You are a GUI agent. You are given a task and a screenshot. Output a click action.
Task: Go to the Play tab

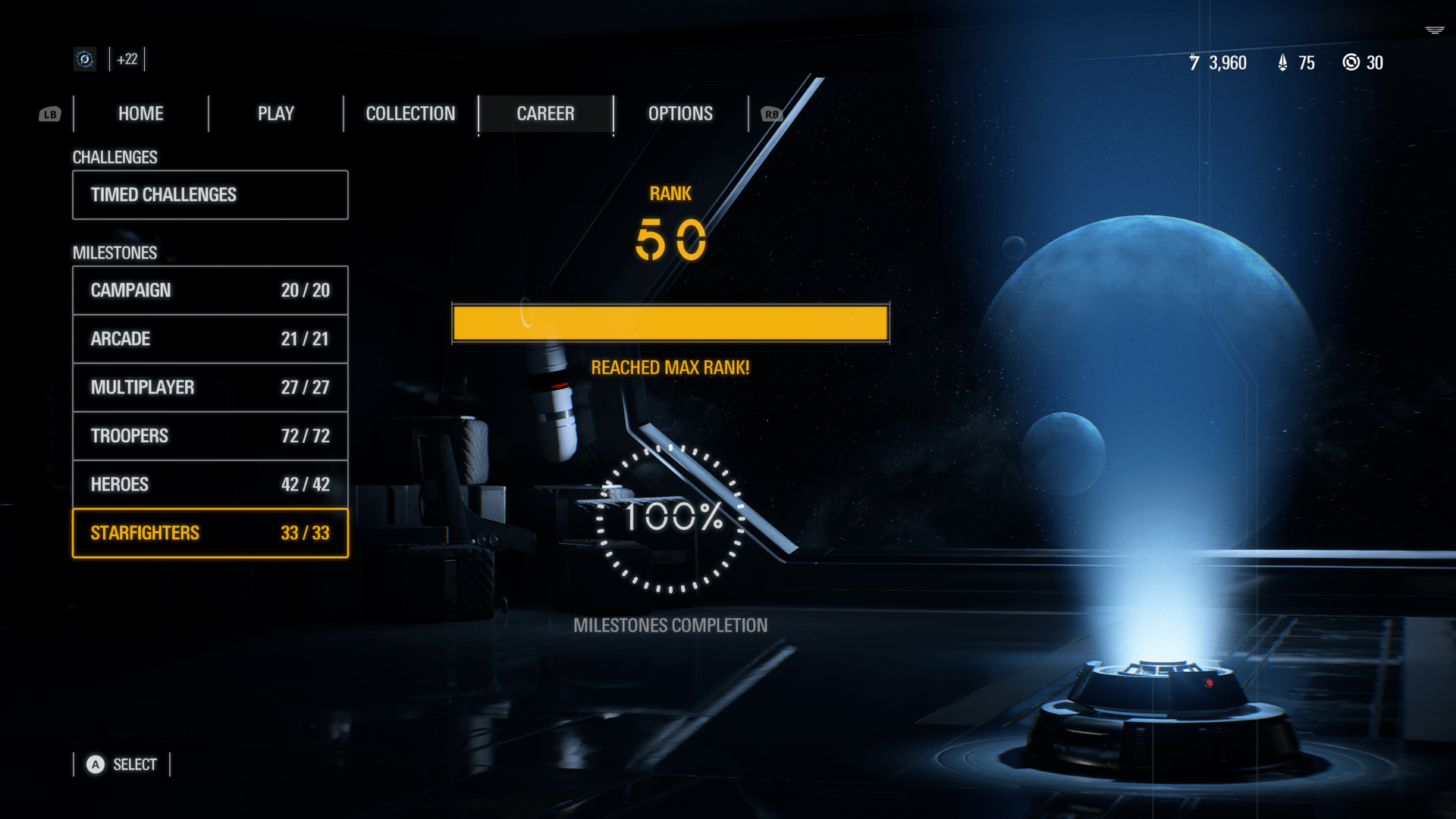point(275,114)
